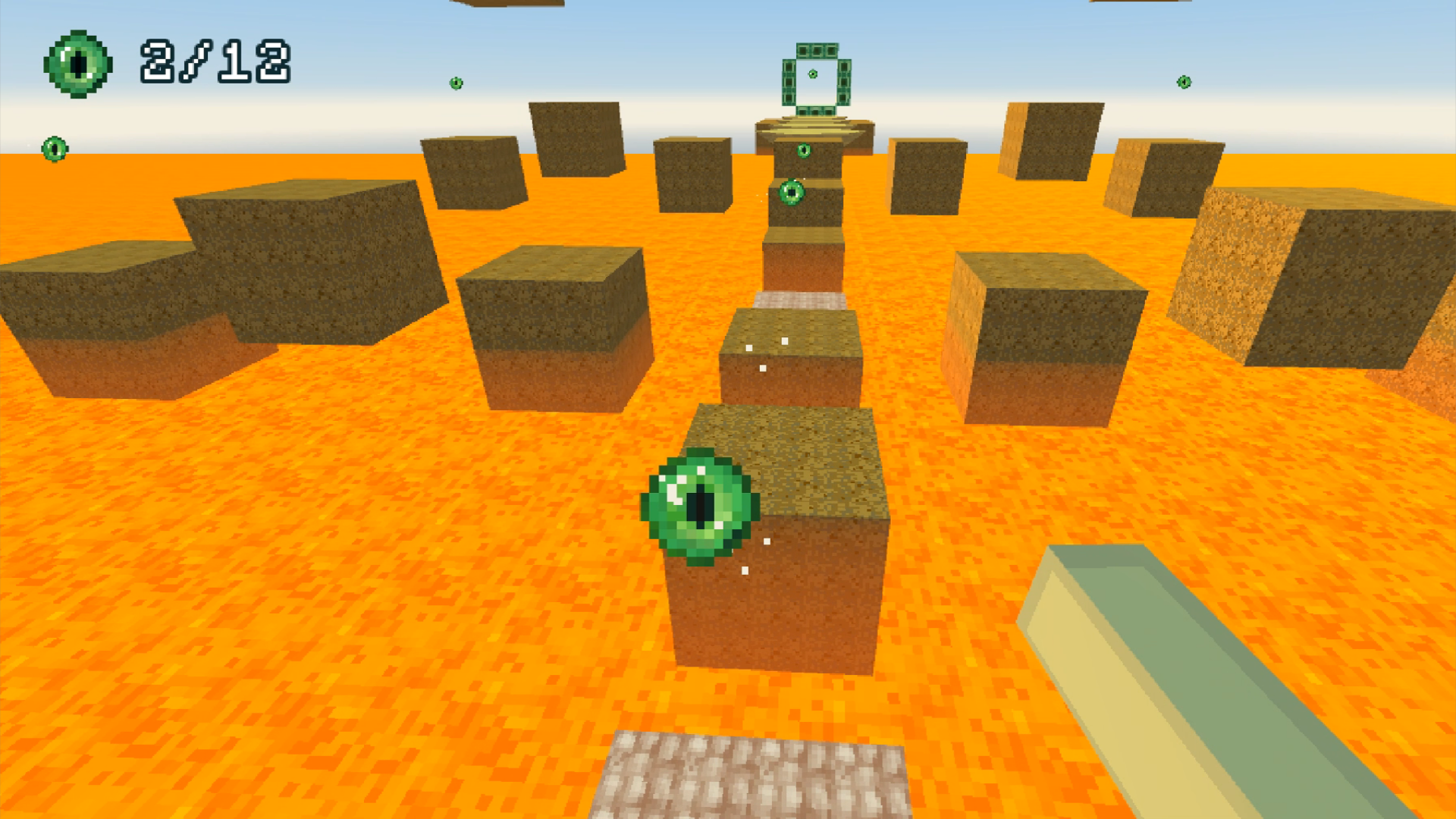
Task: Click the ender eye near the portal top
Action: point(804,149)
